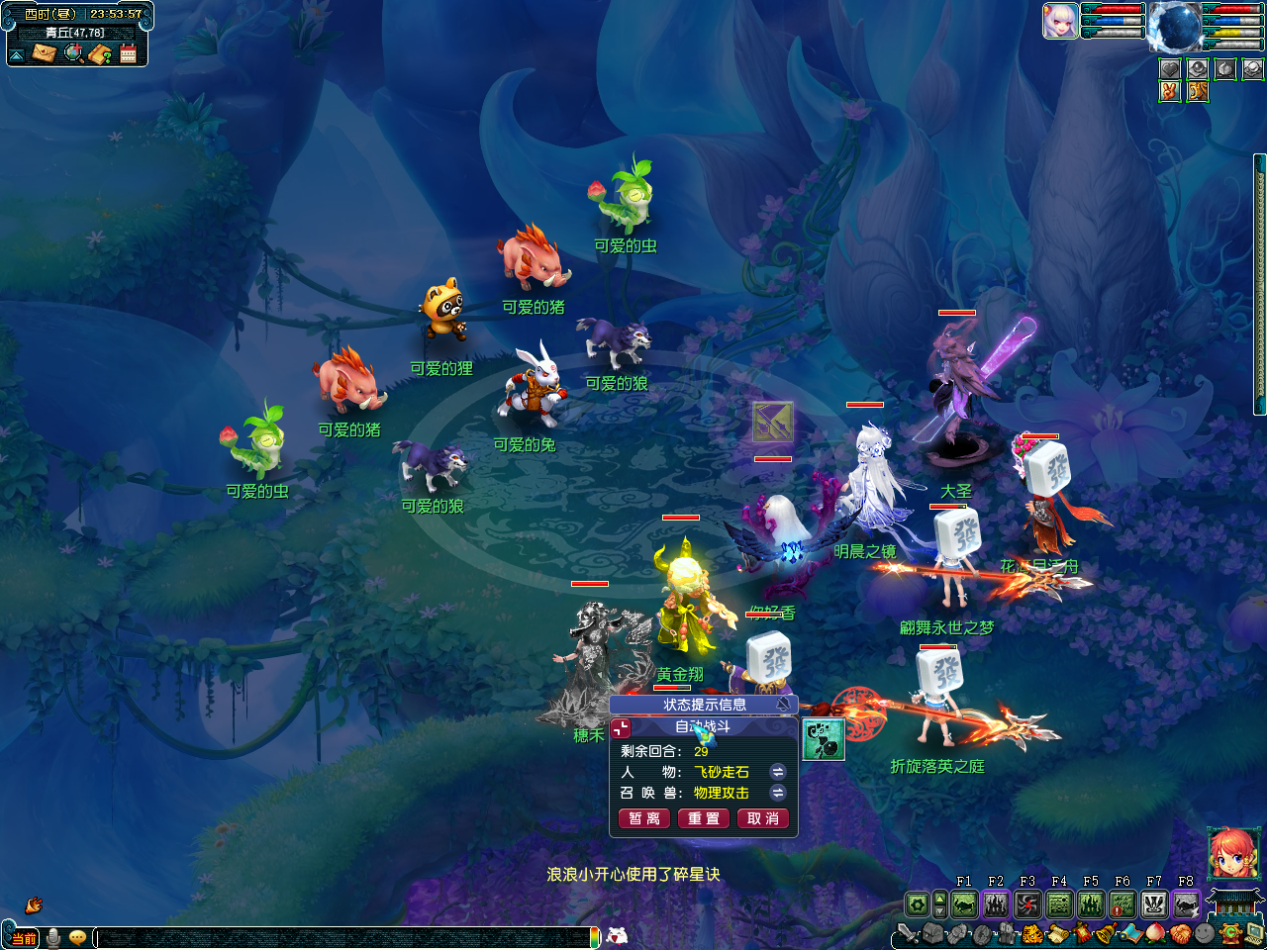
Task: Click the 暂离 button in auto-battle panel
Action: (x=644, y=819)
